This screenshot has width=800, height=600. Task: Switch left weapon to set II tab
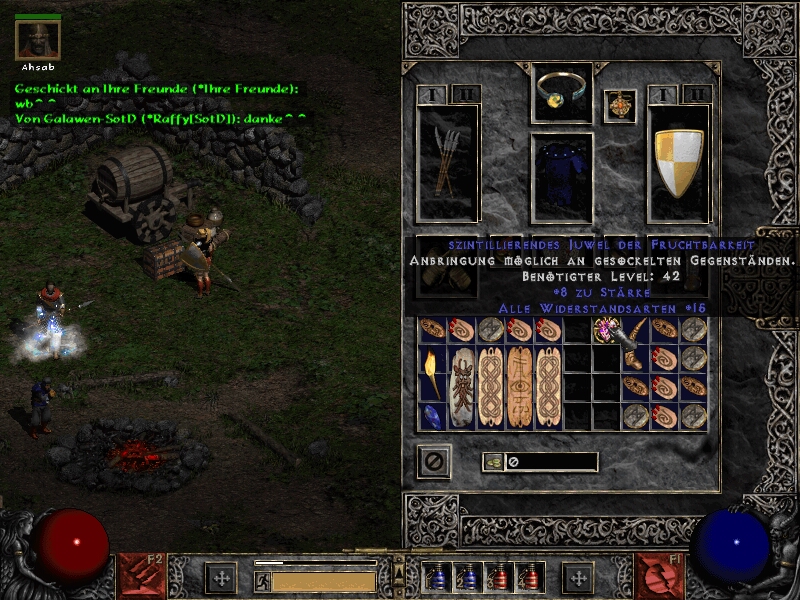coord(467,94)
